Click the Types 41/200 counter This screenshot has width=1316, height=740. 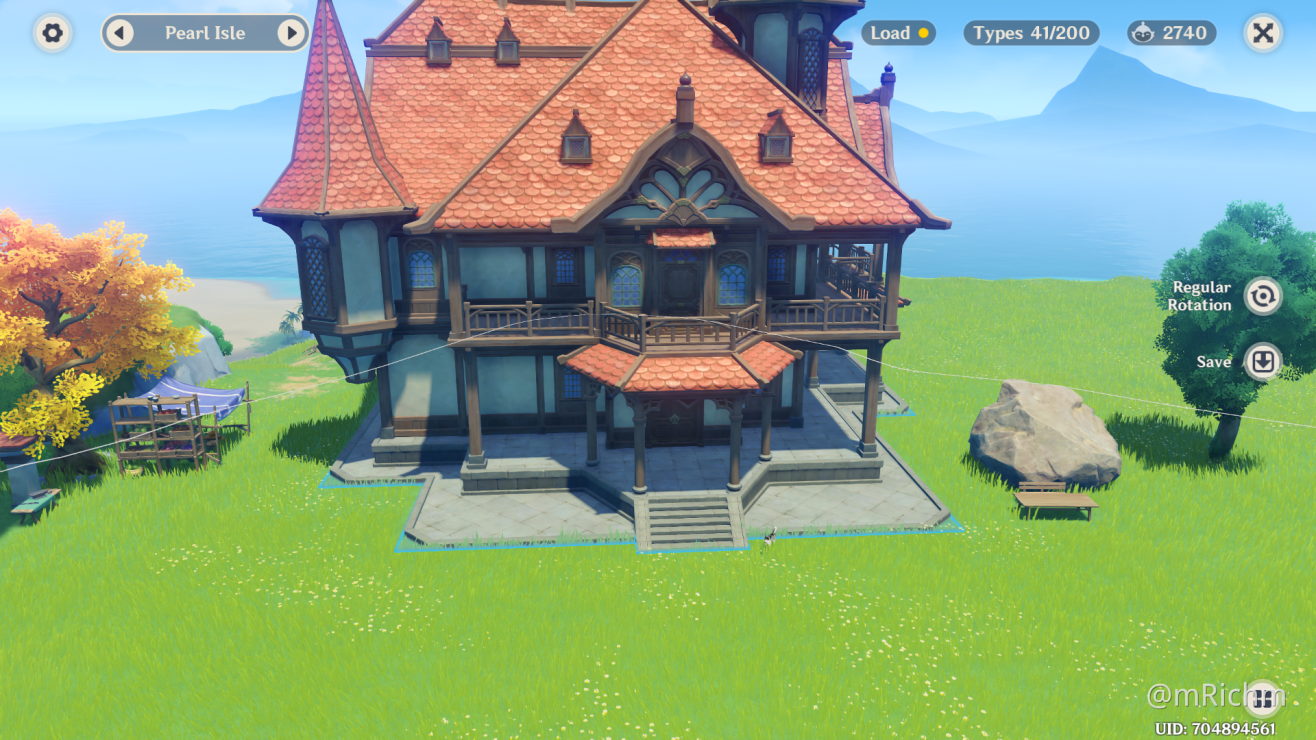[x=1030, y=32]
